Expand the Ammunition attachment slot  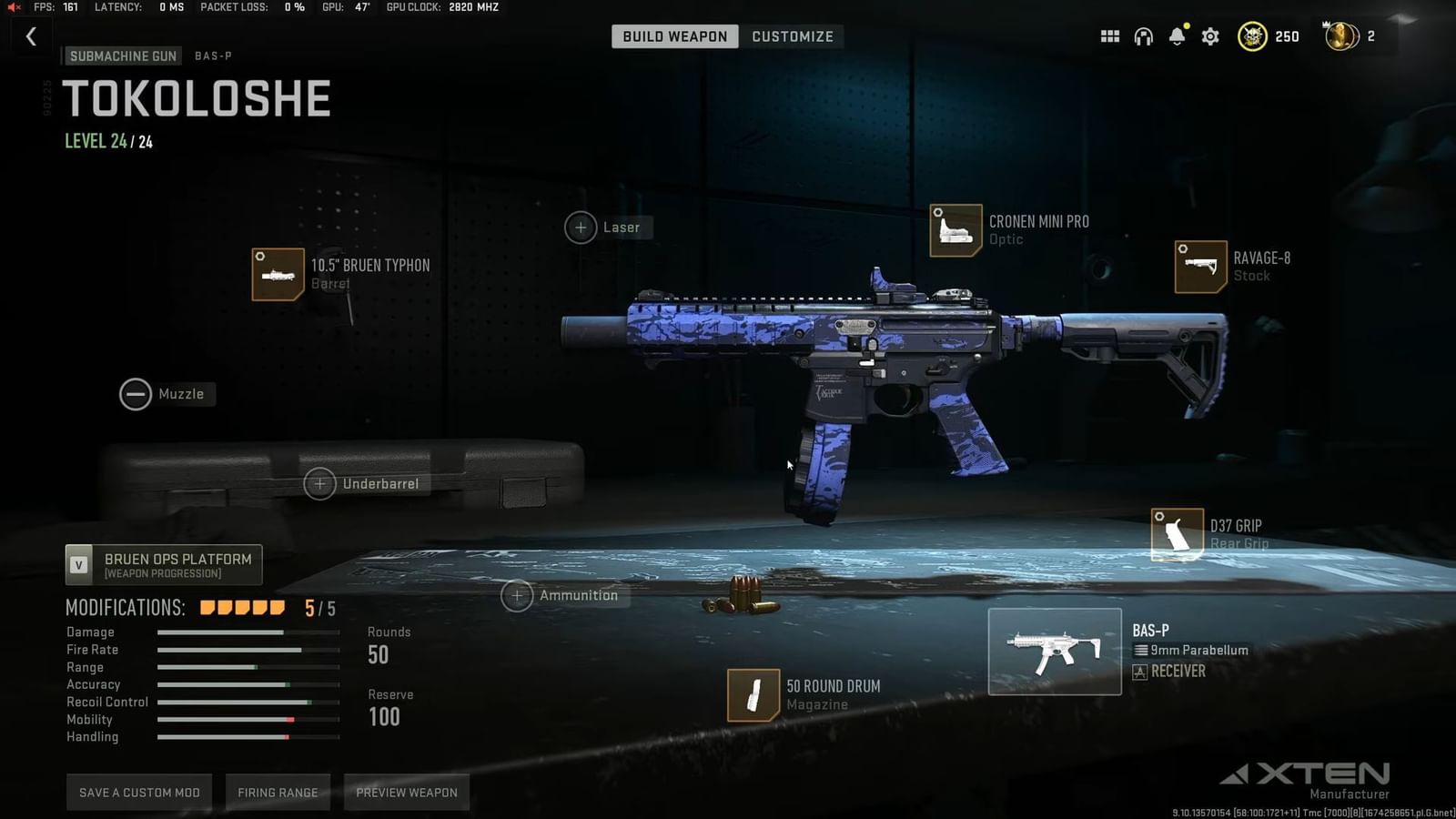[x=517, y=595]
